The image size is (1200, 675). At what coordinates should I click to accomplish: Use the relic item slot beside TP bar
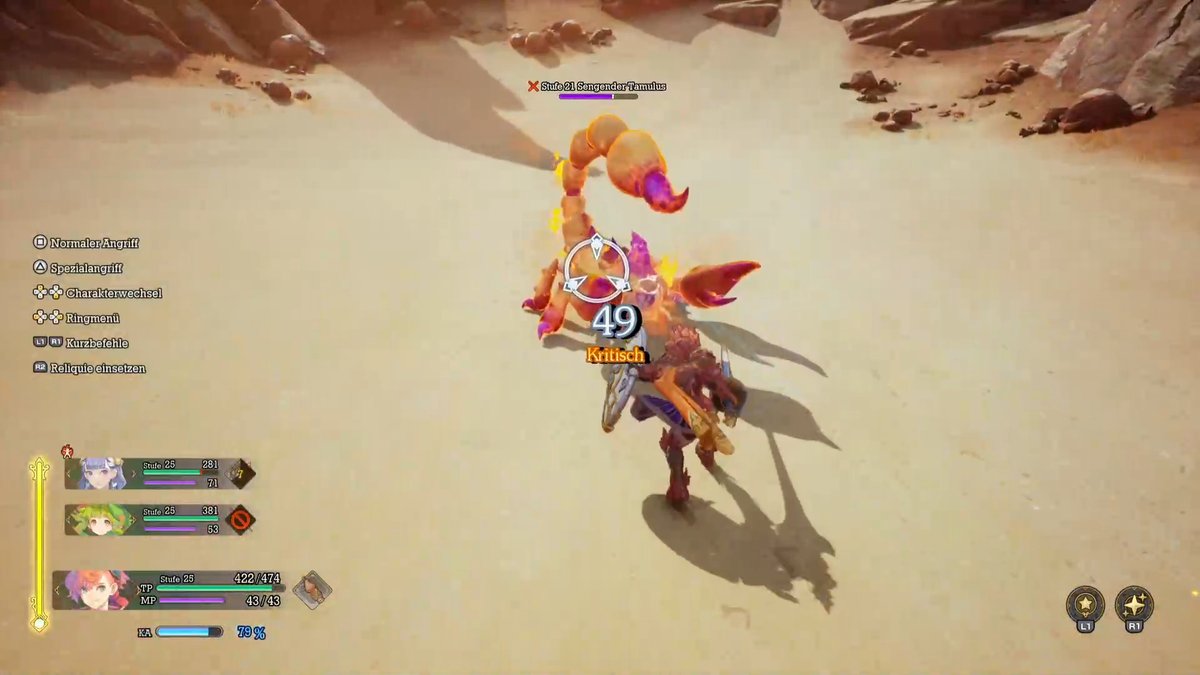tap(313, 589)
